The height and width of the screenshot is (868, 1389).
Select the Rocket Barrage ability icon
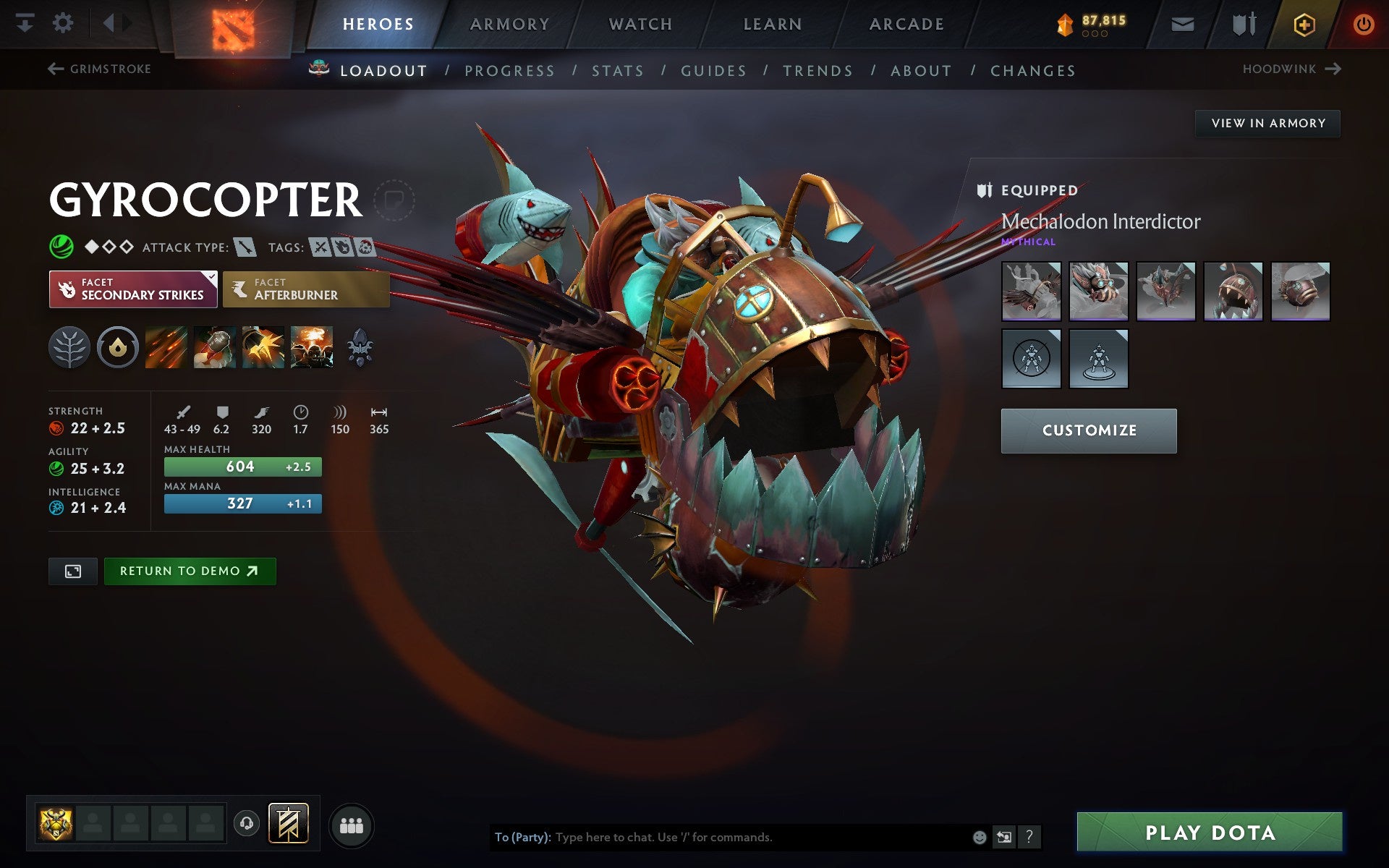166,347
